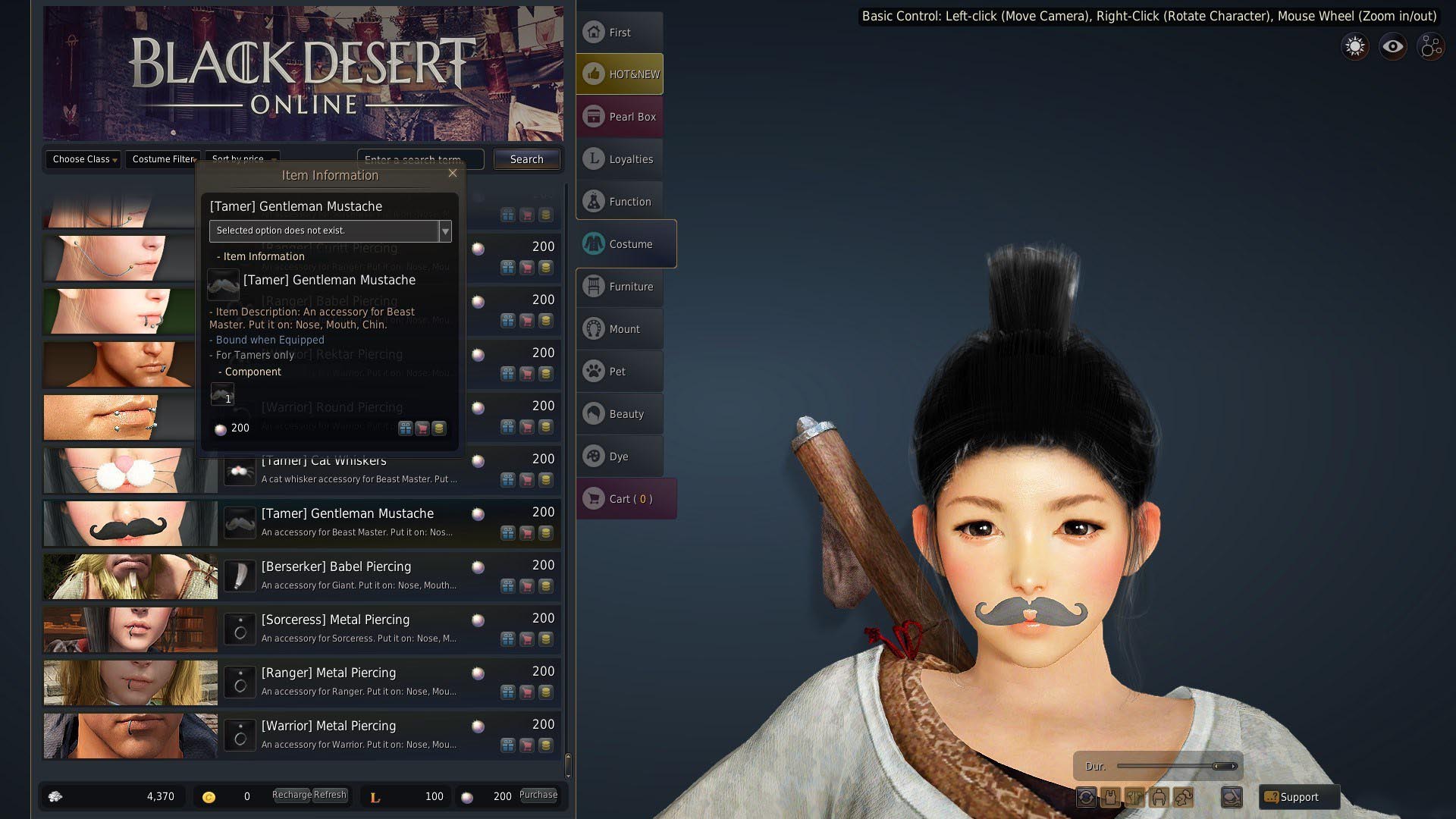The width and height of the screenshot is (1456, 819).
Task: Open the Pearl Box category
Action: pyautogui.click(x=620, y=117)
